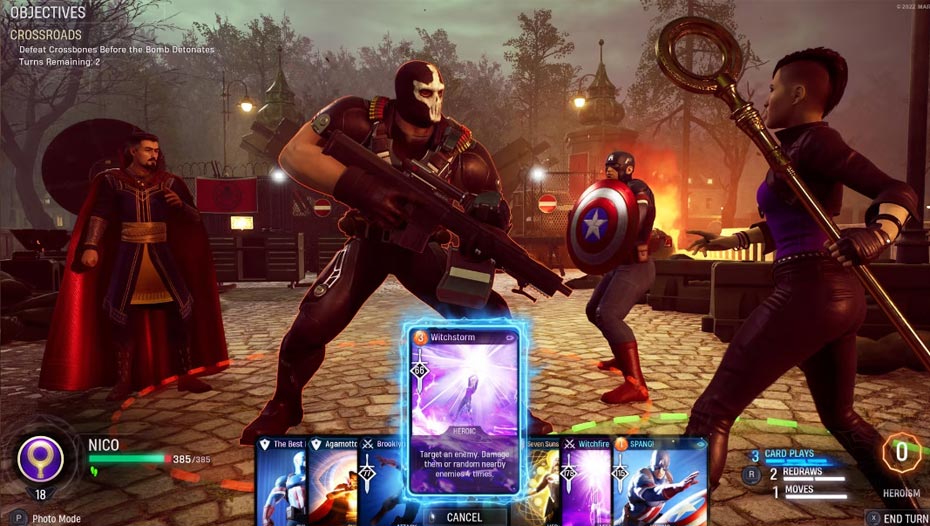Cancel the Witchstorm card selection
The image size is (930, 526).
pyautogui.click(x=463, y=517)
